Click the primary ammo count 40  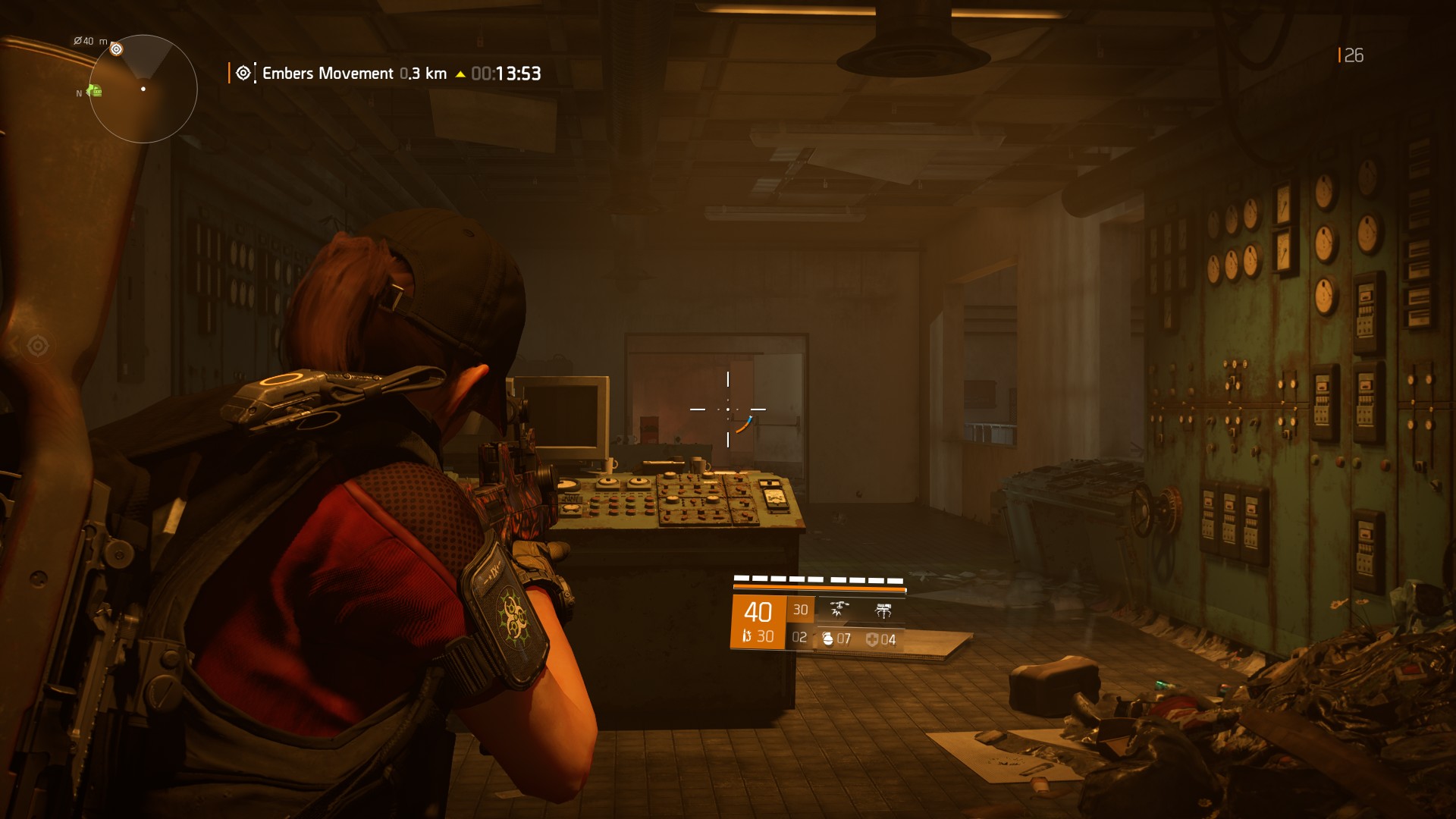click(759, 610)
